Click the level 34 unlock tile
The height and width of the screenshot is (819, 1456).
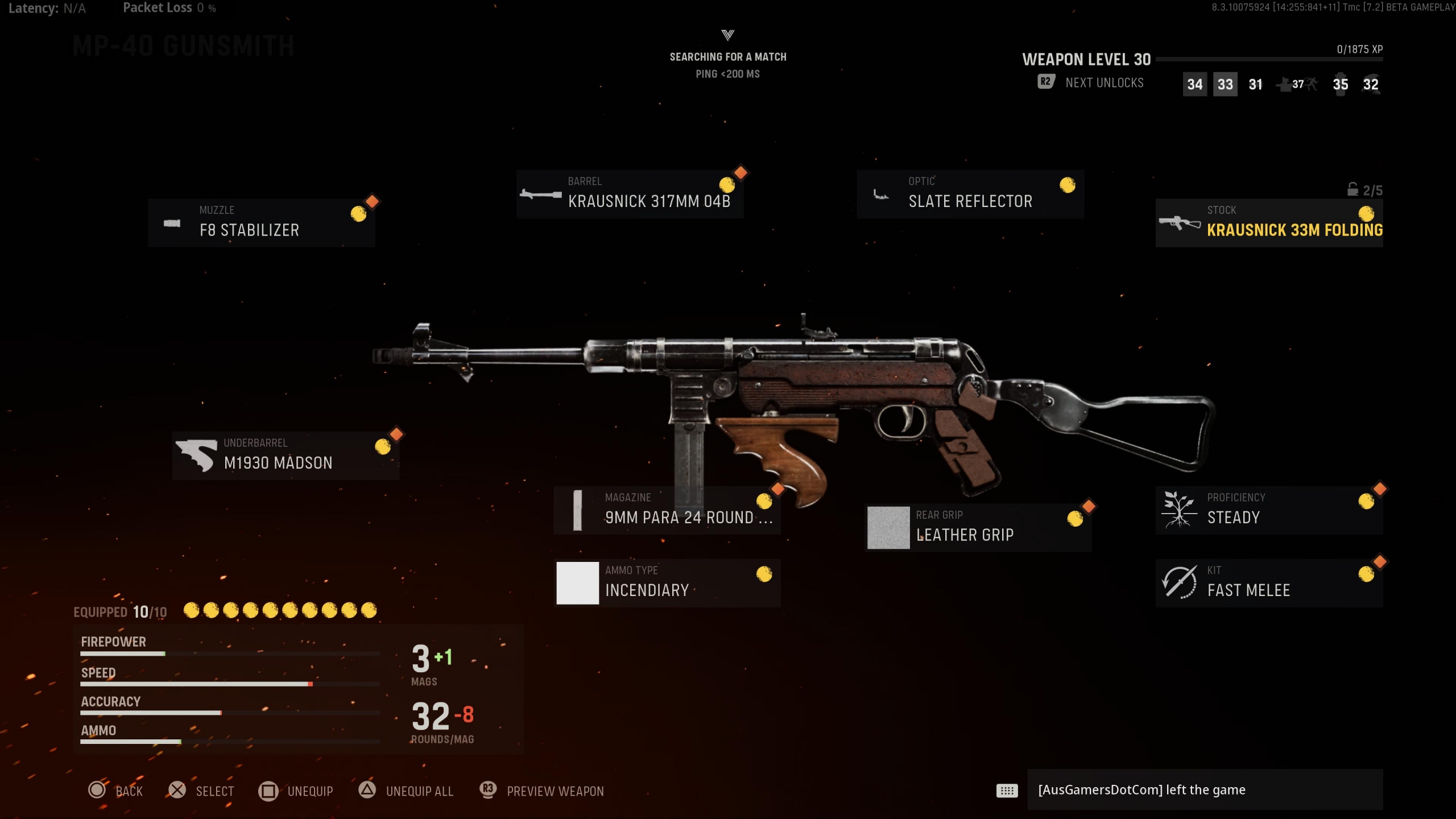(x=1194, y=85)
